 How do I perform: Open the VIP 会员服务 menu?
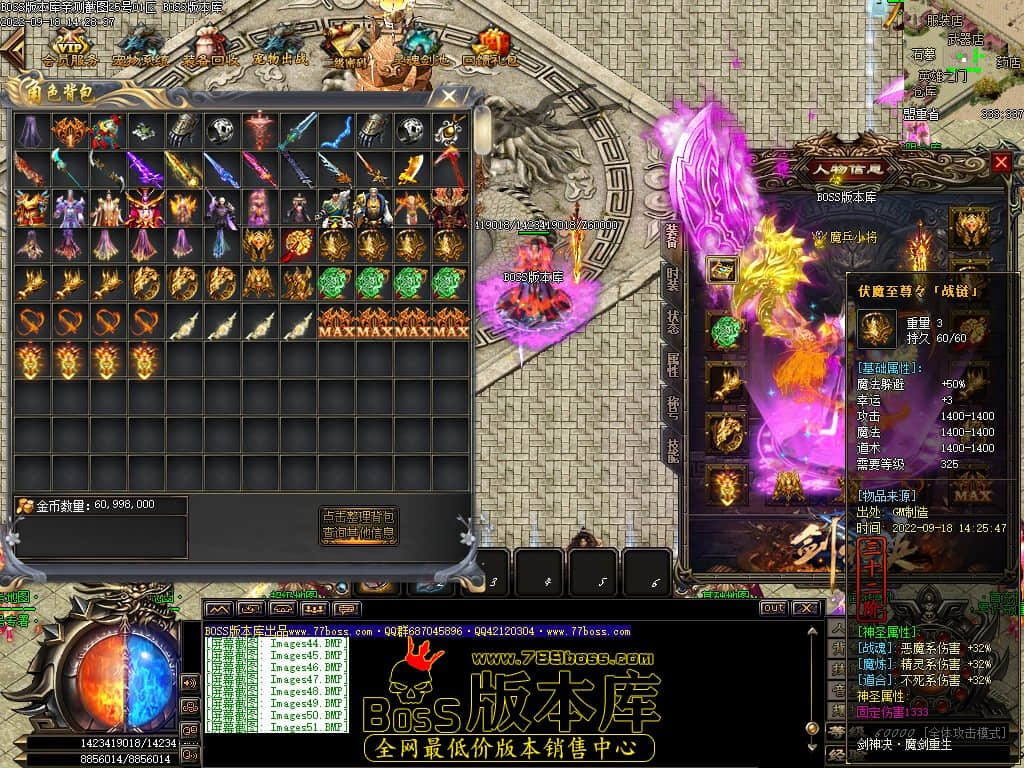click(70, 46)
